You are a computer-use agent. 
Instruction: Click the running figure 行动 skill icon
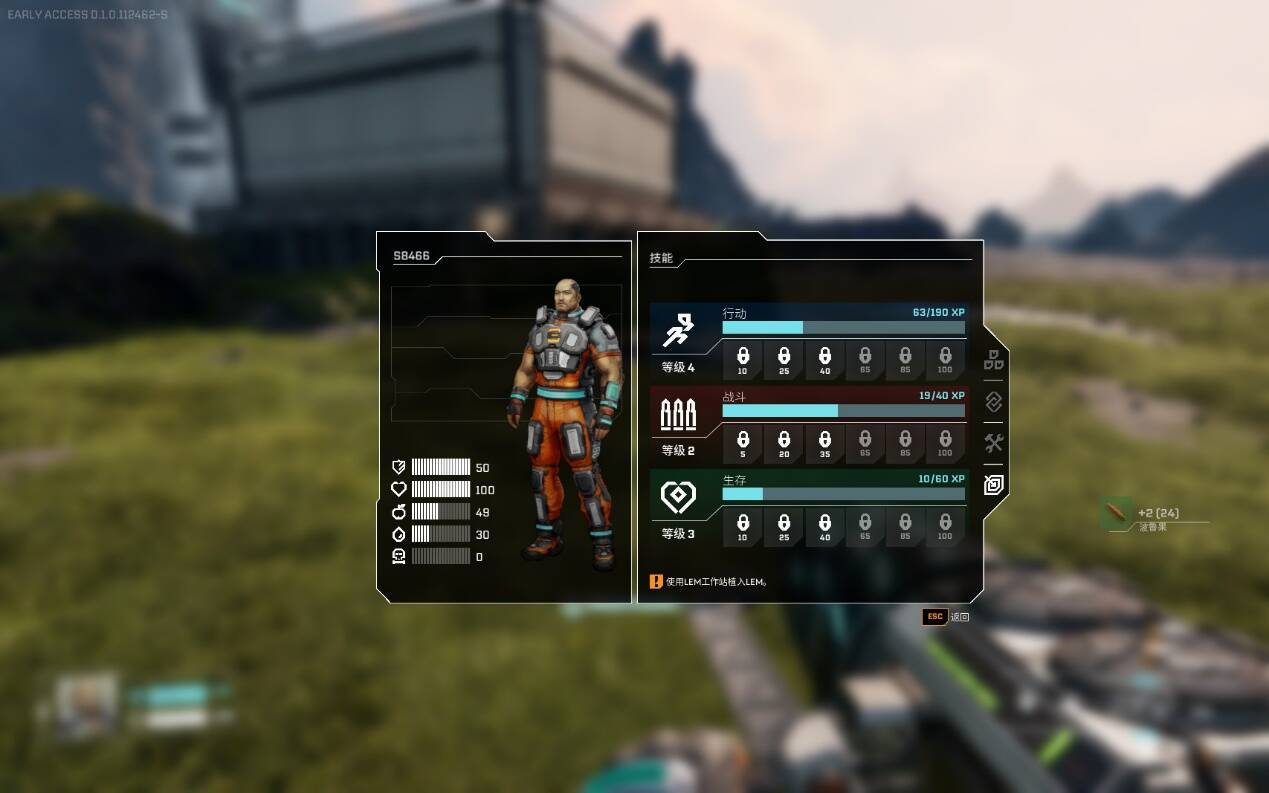pyautogui.click(x=678, y=329)
